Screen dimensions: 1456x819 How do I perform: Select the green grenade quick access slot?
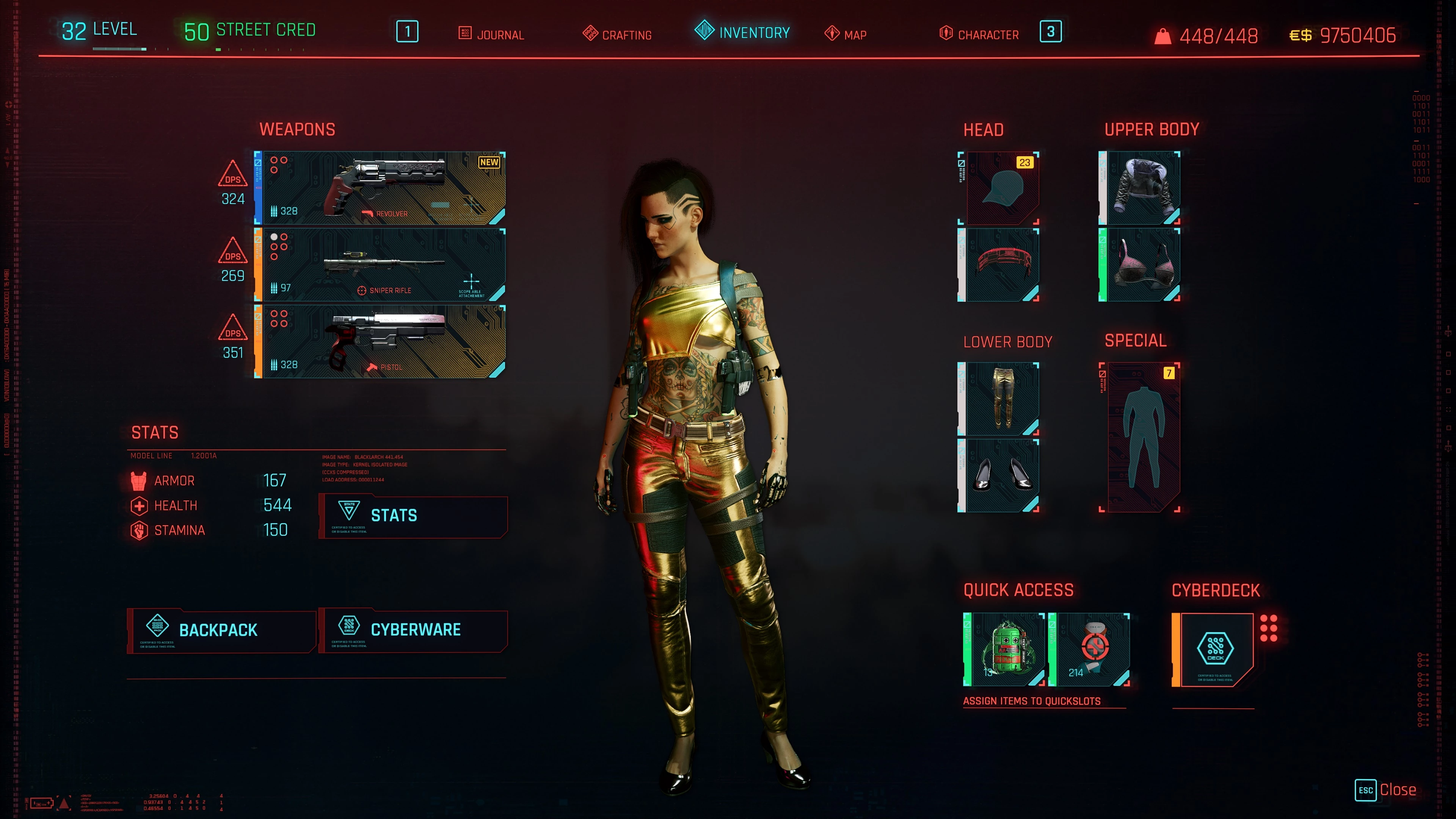pyautogui.click(x=1004, y=650)
